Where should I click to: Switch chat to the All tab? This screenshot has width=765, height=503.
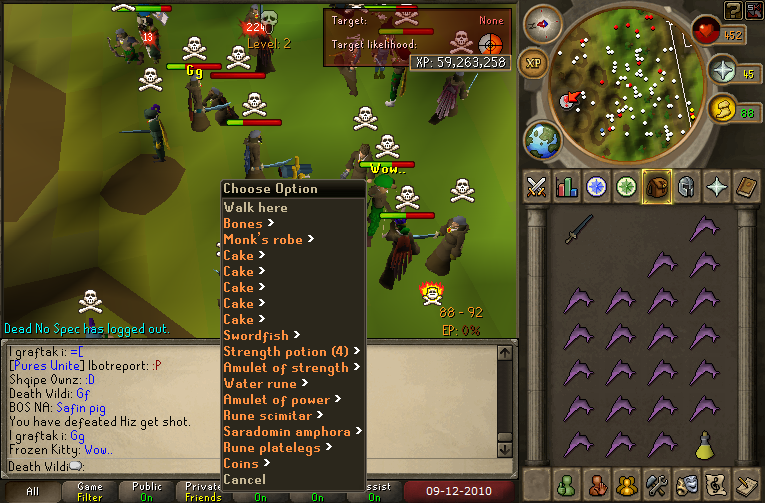tap(32, 492)
